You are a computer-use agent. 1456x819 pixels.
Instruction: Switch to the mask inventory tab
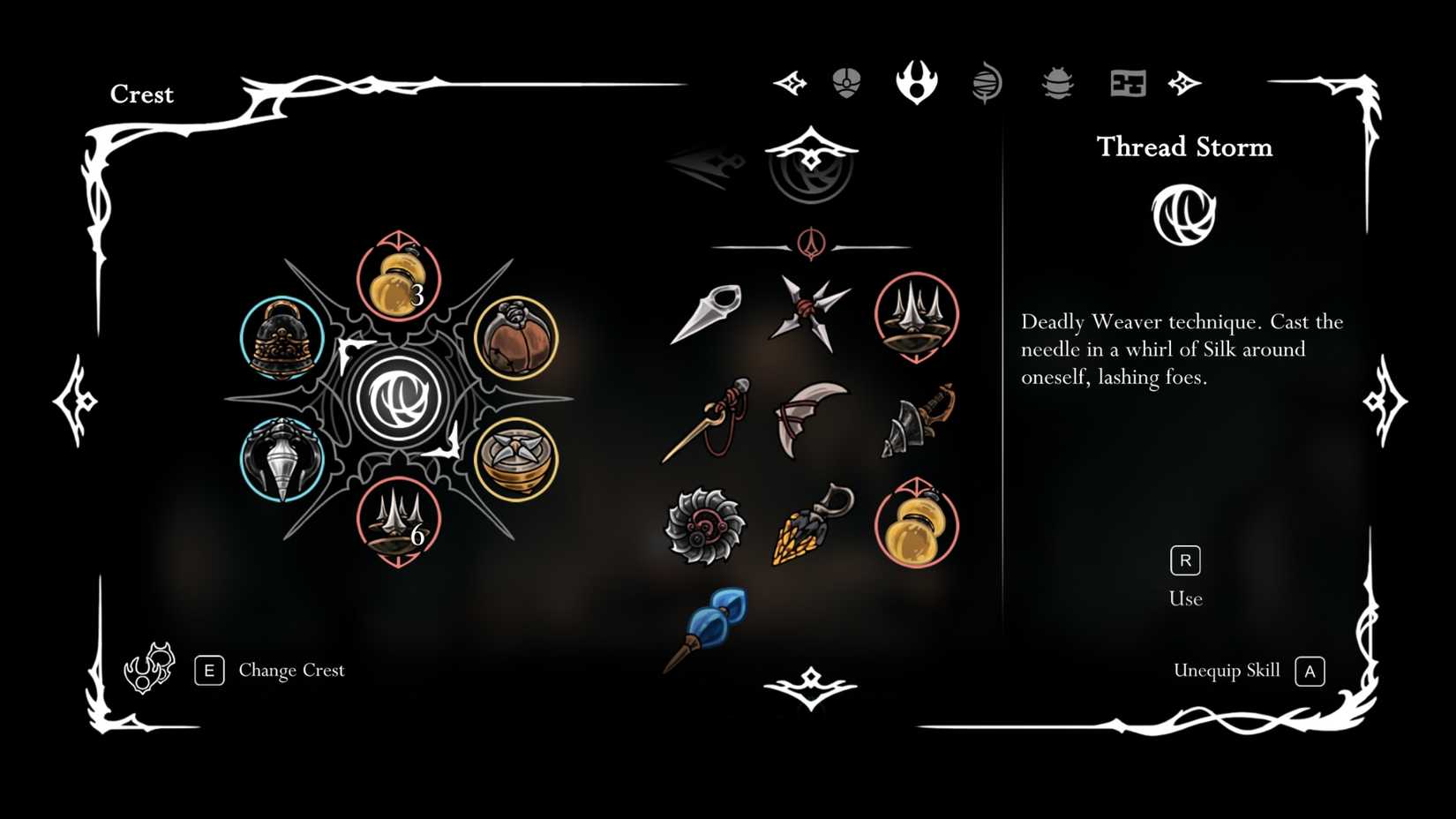[x=845, y=82]
